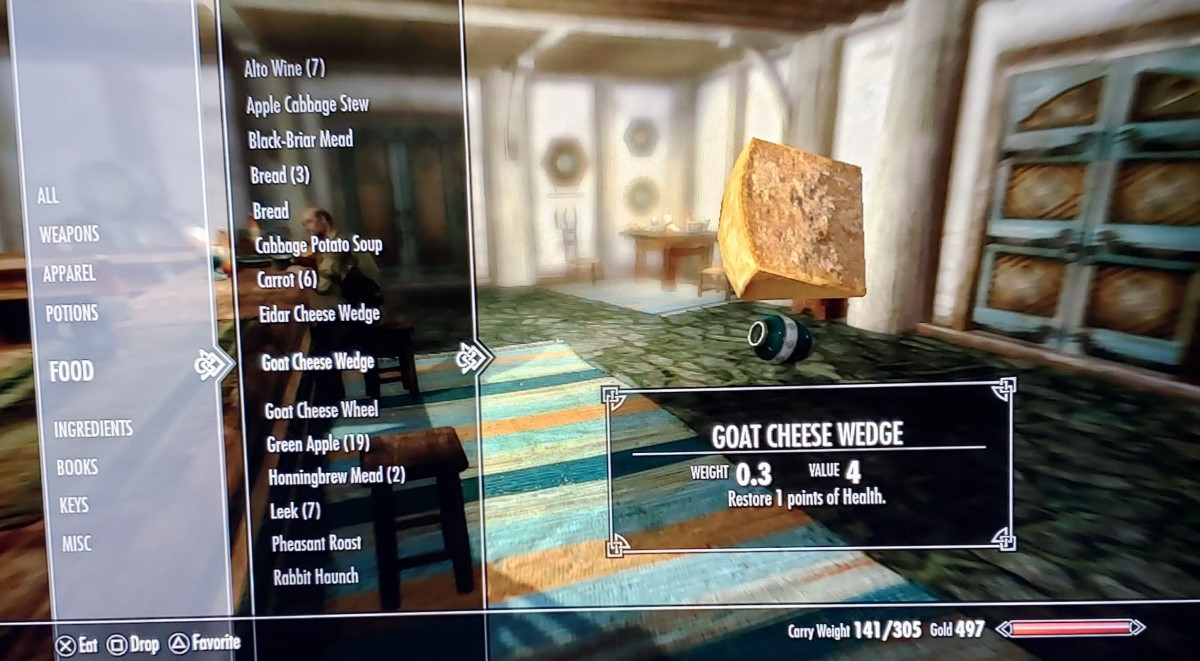Select the MISC category
Screen dimensions: 1200x661
click(77, 543)
